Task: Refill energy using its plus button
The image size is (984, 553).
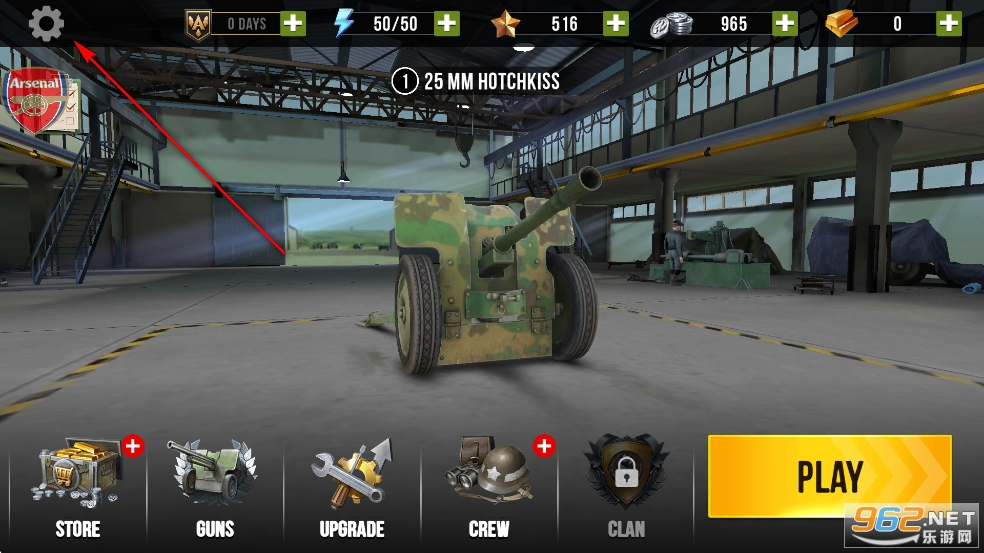Action: pos(447,23)
